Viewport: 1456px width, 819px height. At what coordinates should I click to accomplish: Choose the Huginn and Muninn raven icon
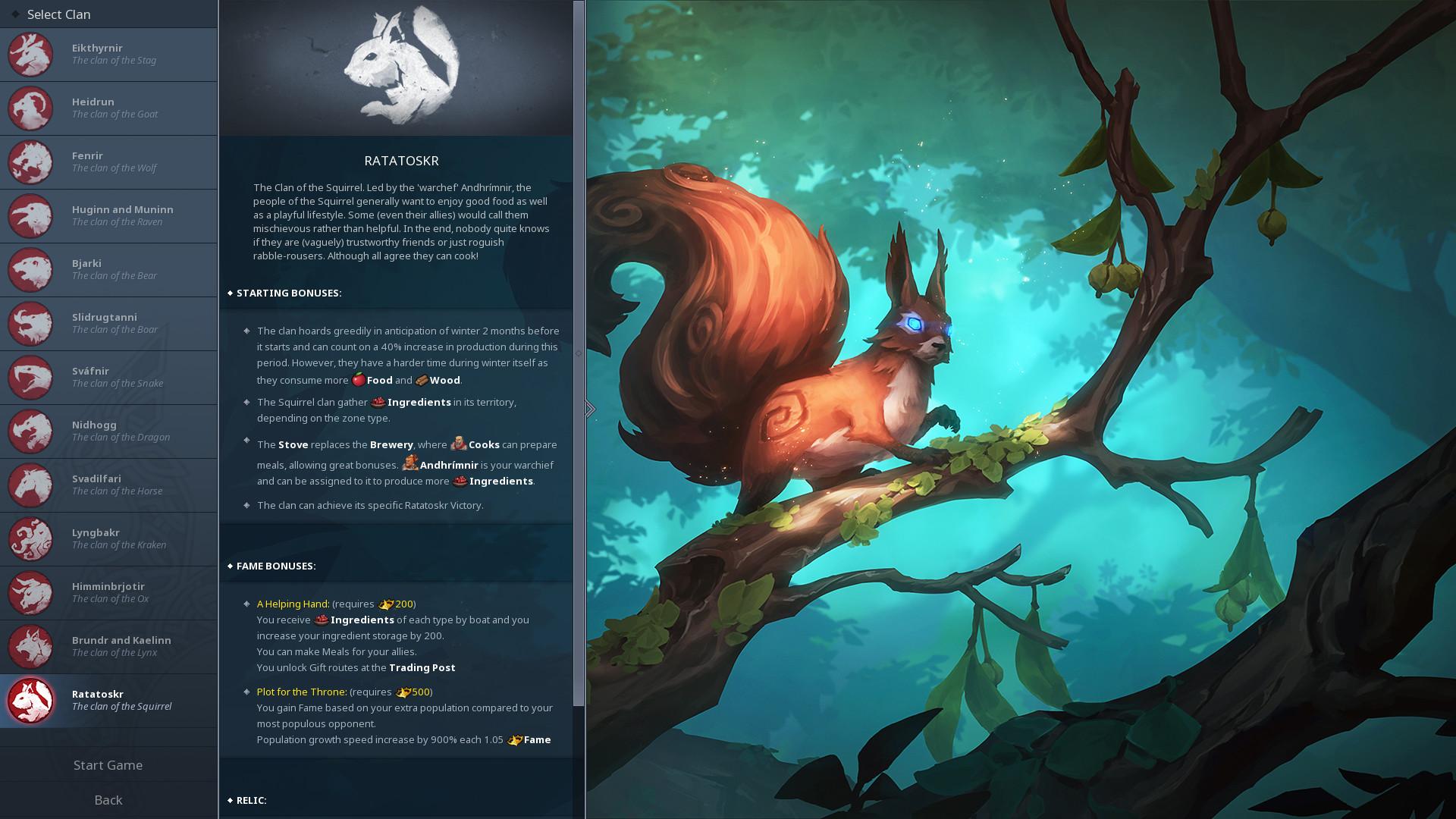click(x=30, y=216)
